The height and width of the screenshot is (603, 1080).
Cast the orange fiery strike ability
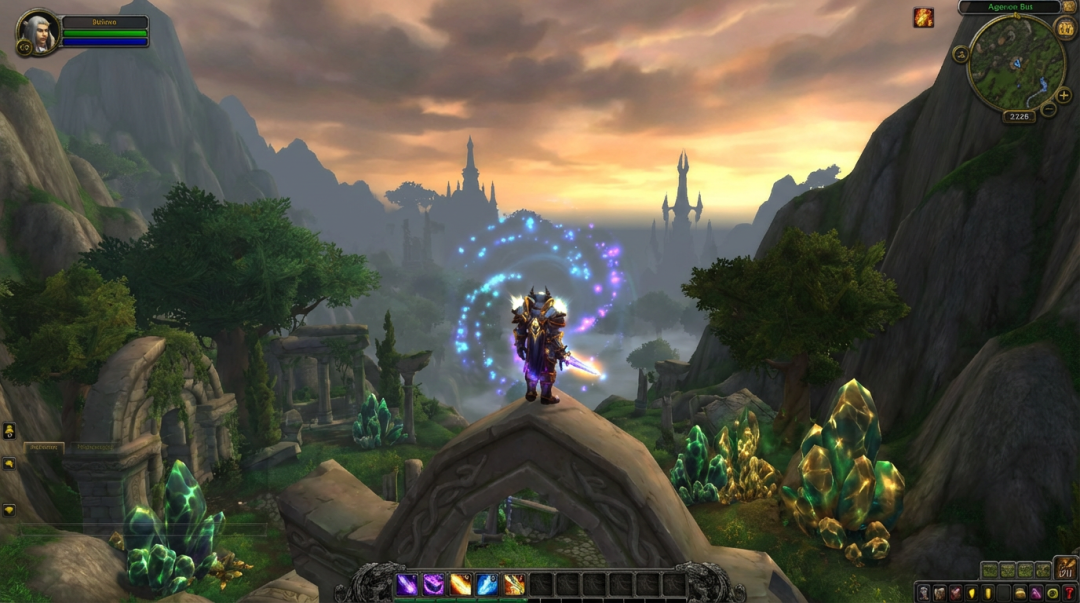point(460,584)
